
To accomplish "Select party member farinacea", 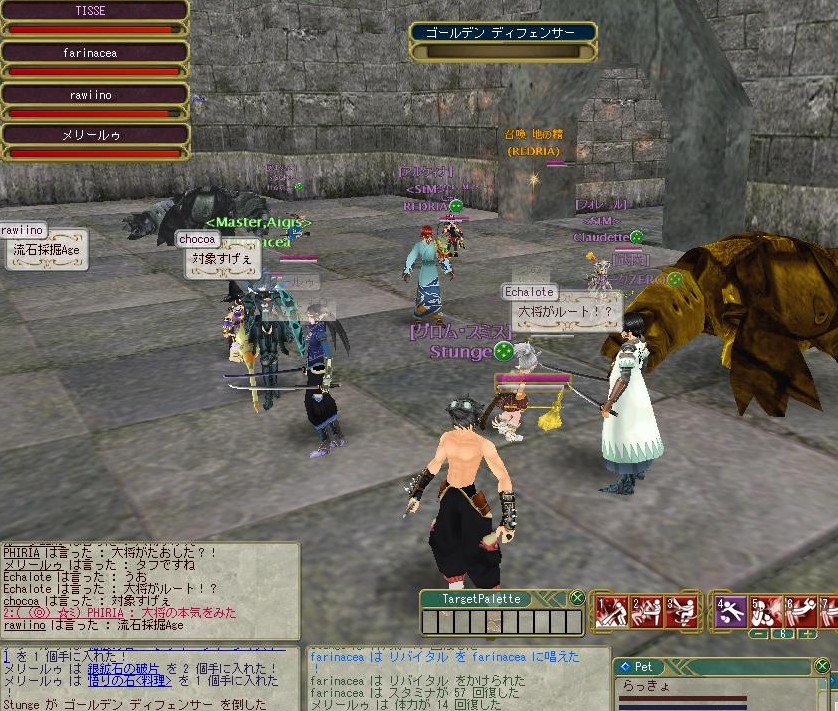I will pos(95,53).
